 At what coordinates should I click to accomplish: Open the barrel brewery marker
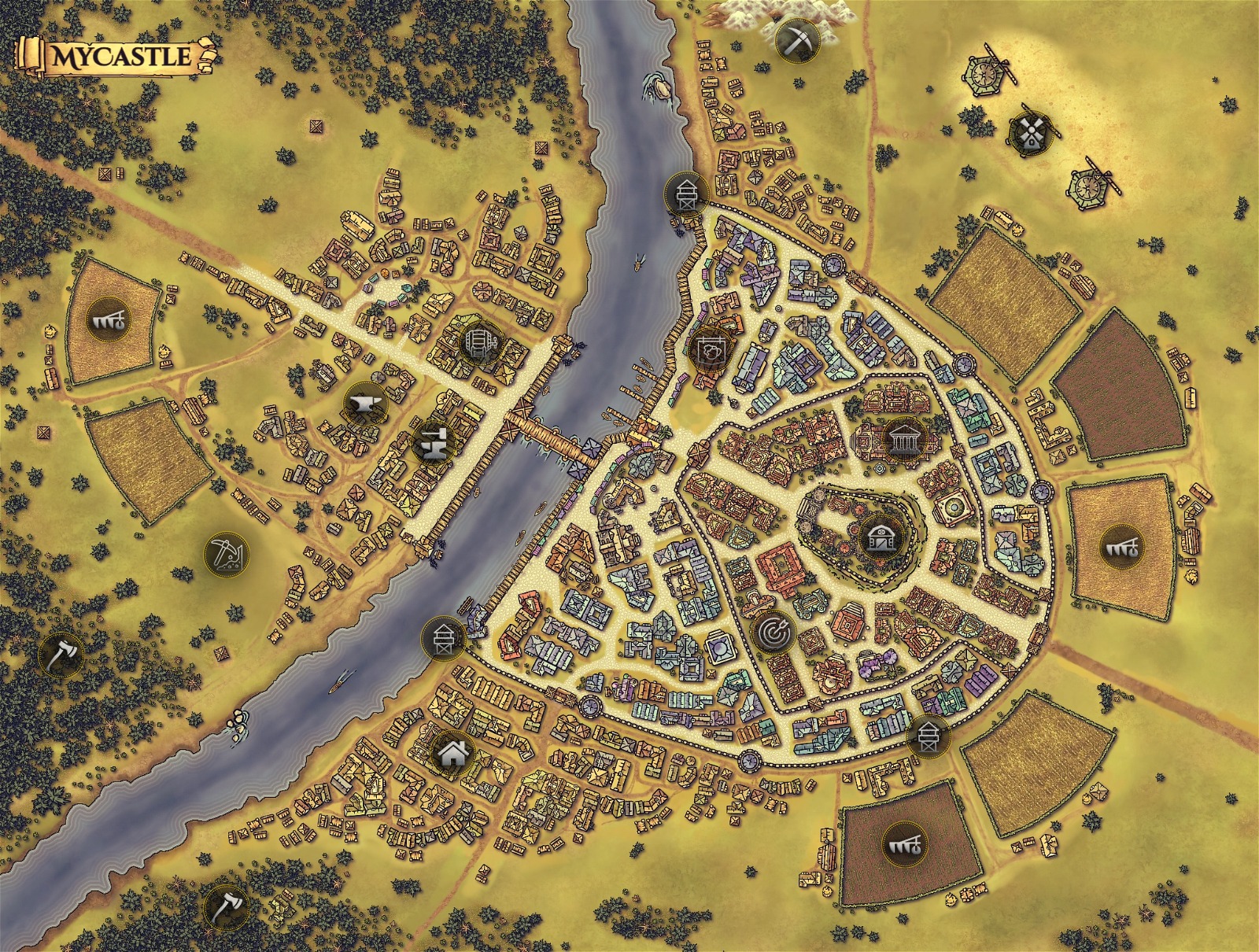pyautogui.click(x=478, y=342)
